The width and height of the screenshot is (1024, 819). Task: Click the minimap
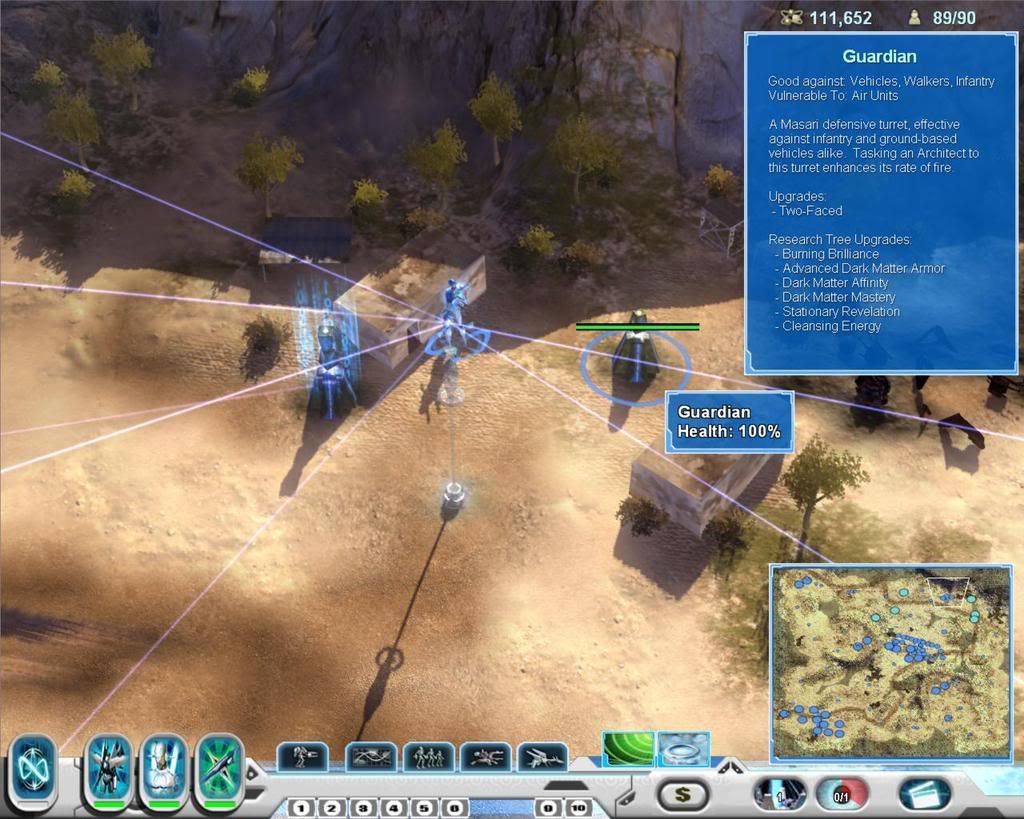(890, 662)
